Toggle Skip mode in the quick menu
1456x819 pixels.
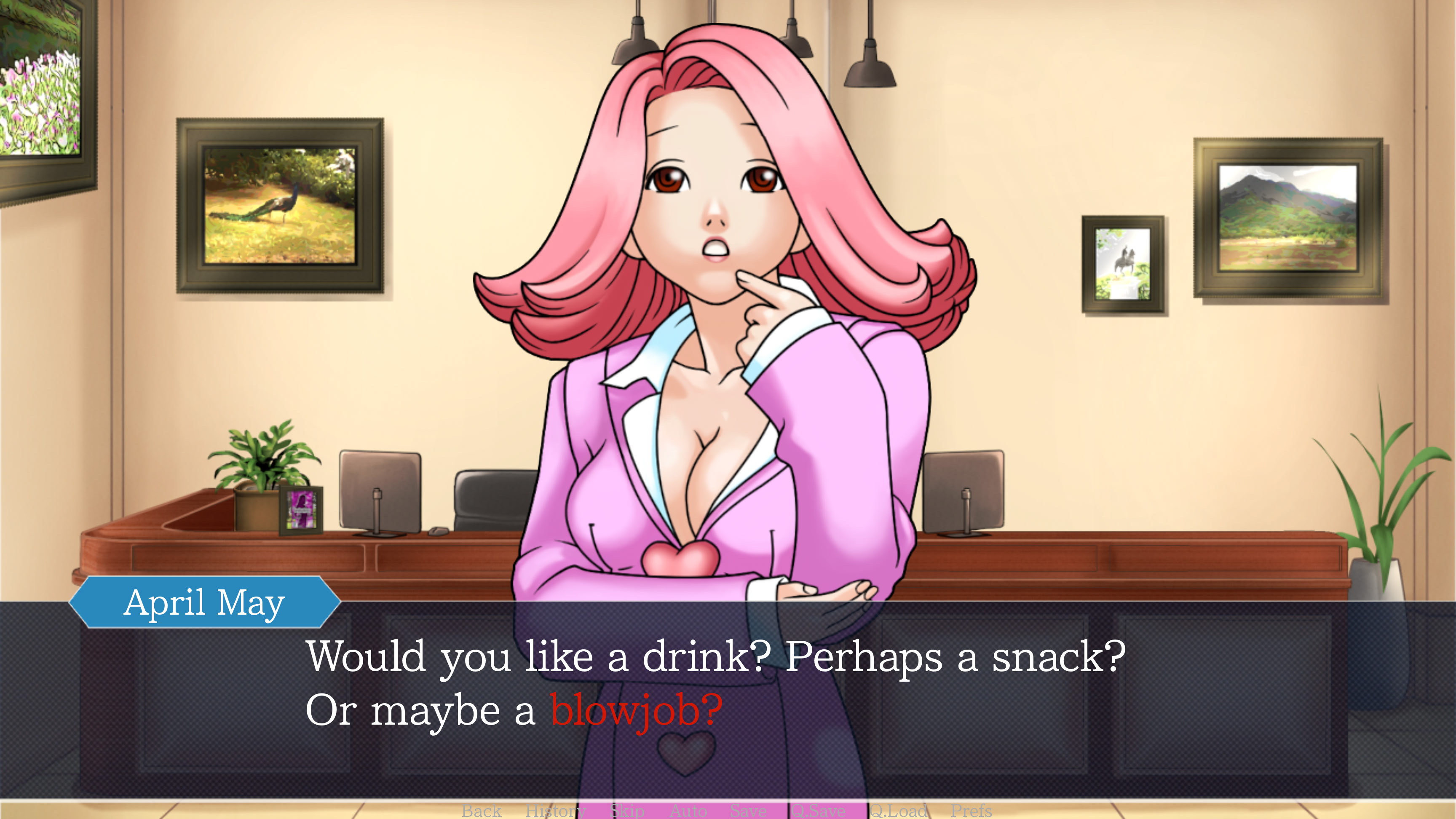coord(626,811)
